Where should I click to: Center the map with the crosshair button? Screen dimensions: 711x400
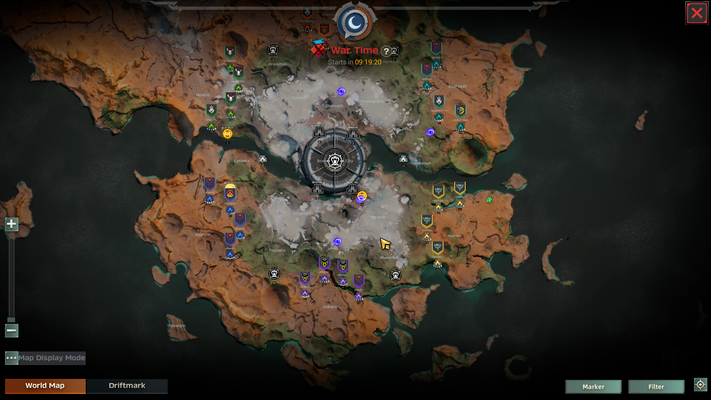click(701, 385)
